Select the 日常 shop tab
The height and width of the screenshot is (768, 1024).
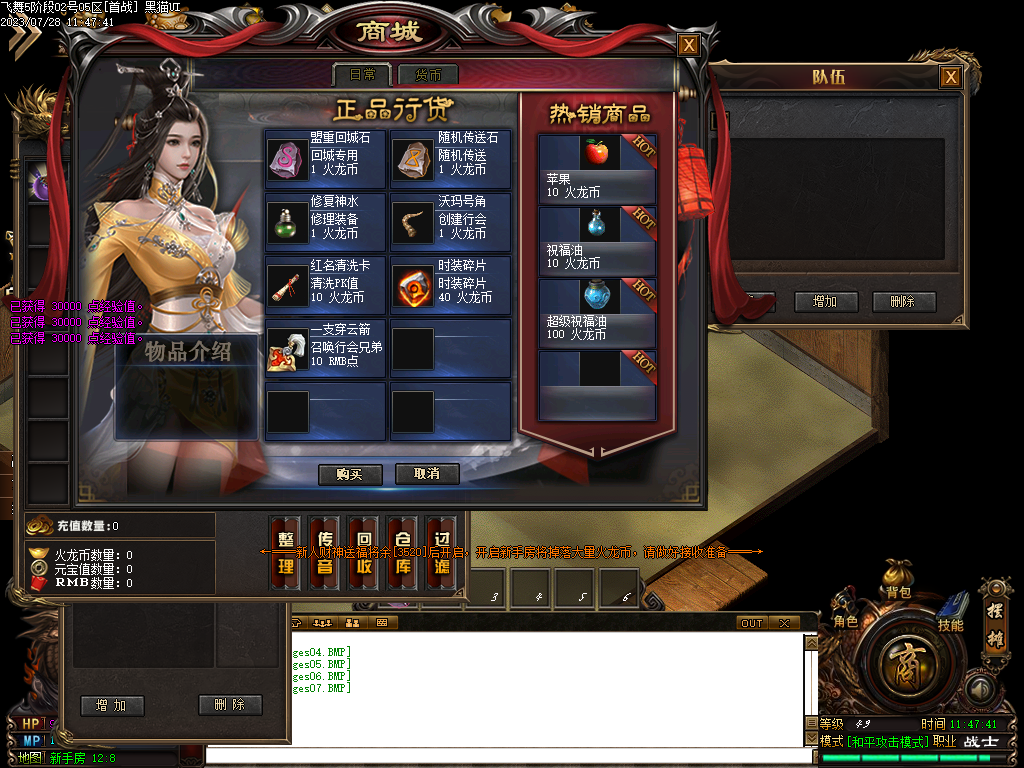(x=362, y=75)
